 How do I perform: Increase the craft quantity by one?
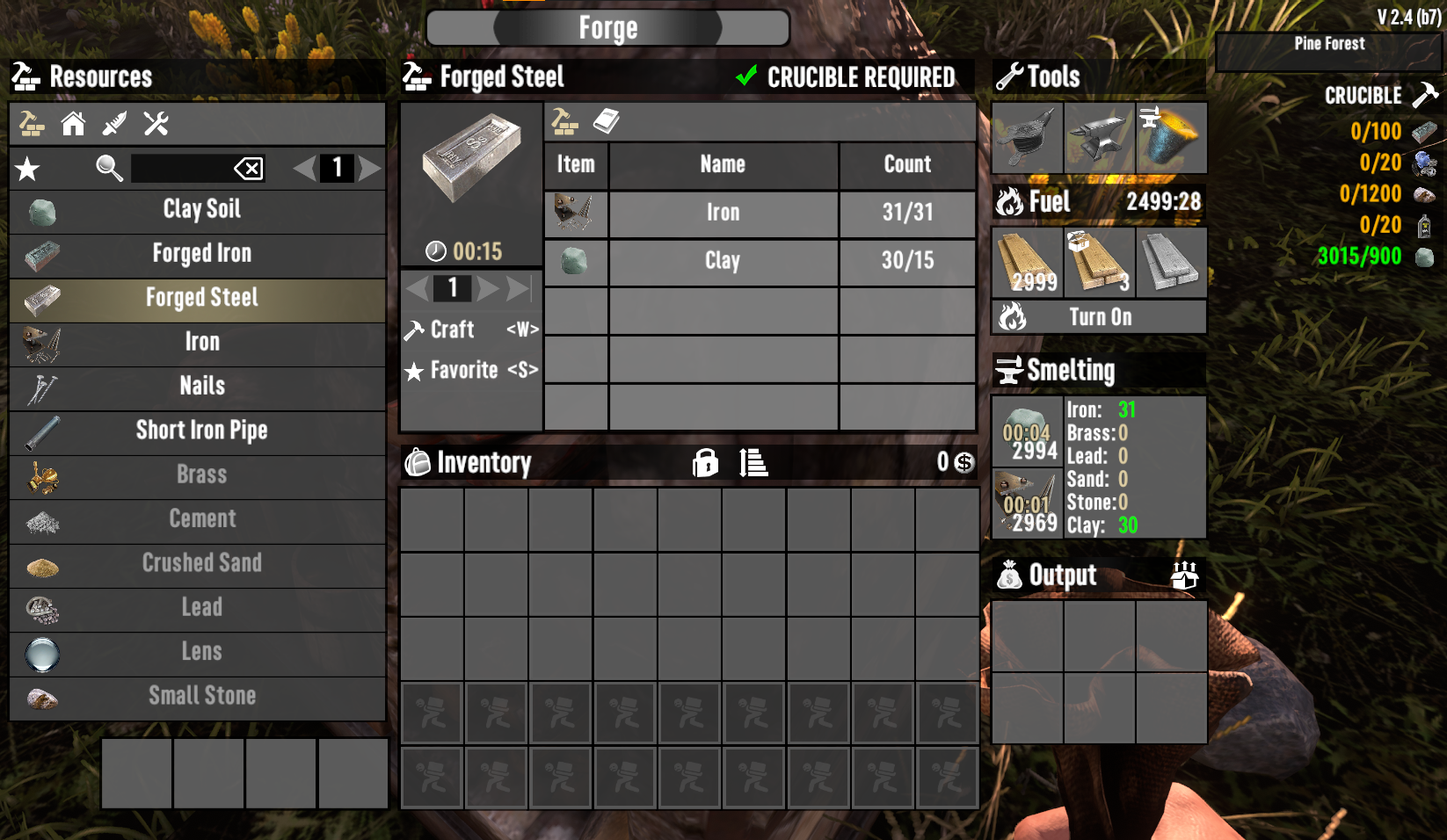click(x=487, y=288)
